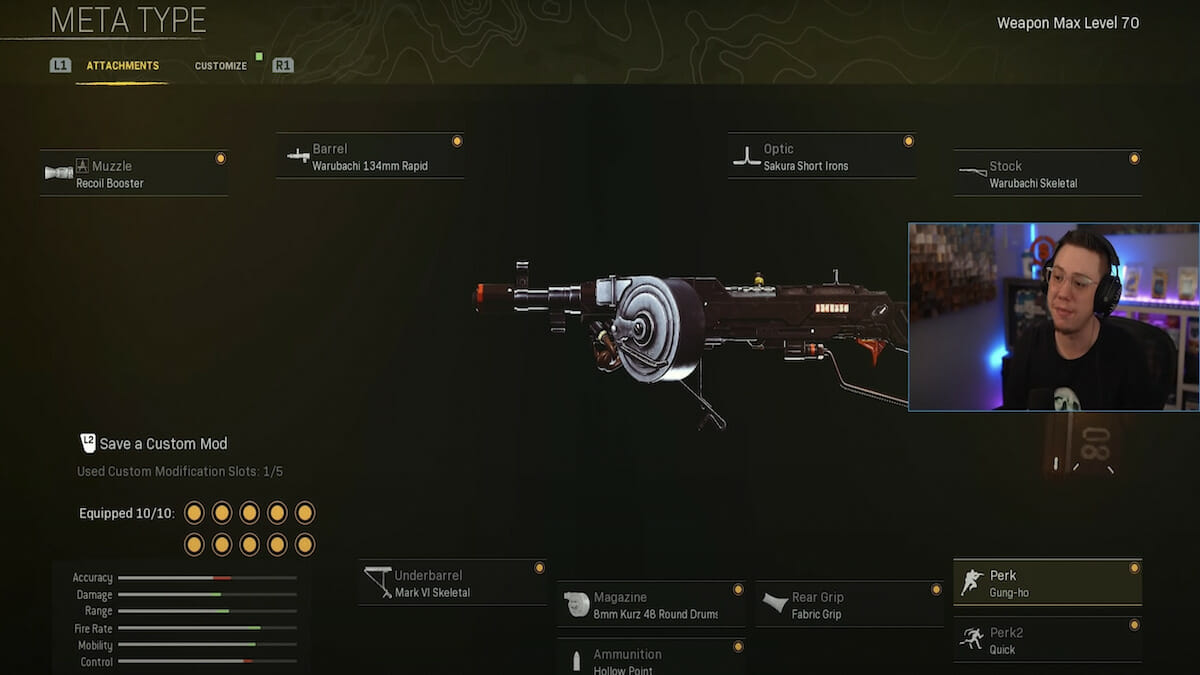
Task: Select the Stock Warubachi Skeletal slot
Action: click(x=1047, y=174)
